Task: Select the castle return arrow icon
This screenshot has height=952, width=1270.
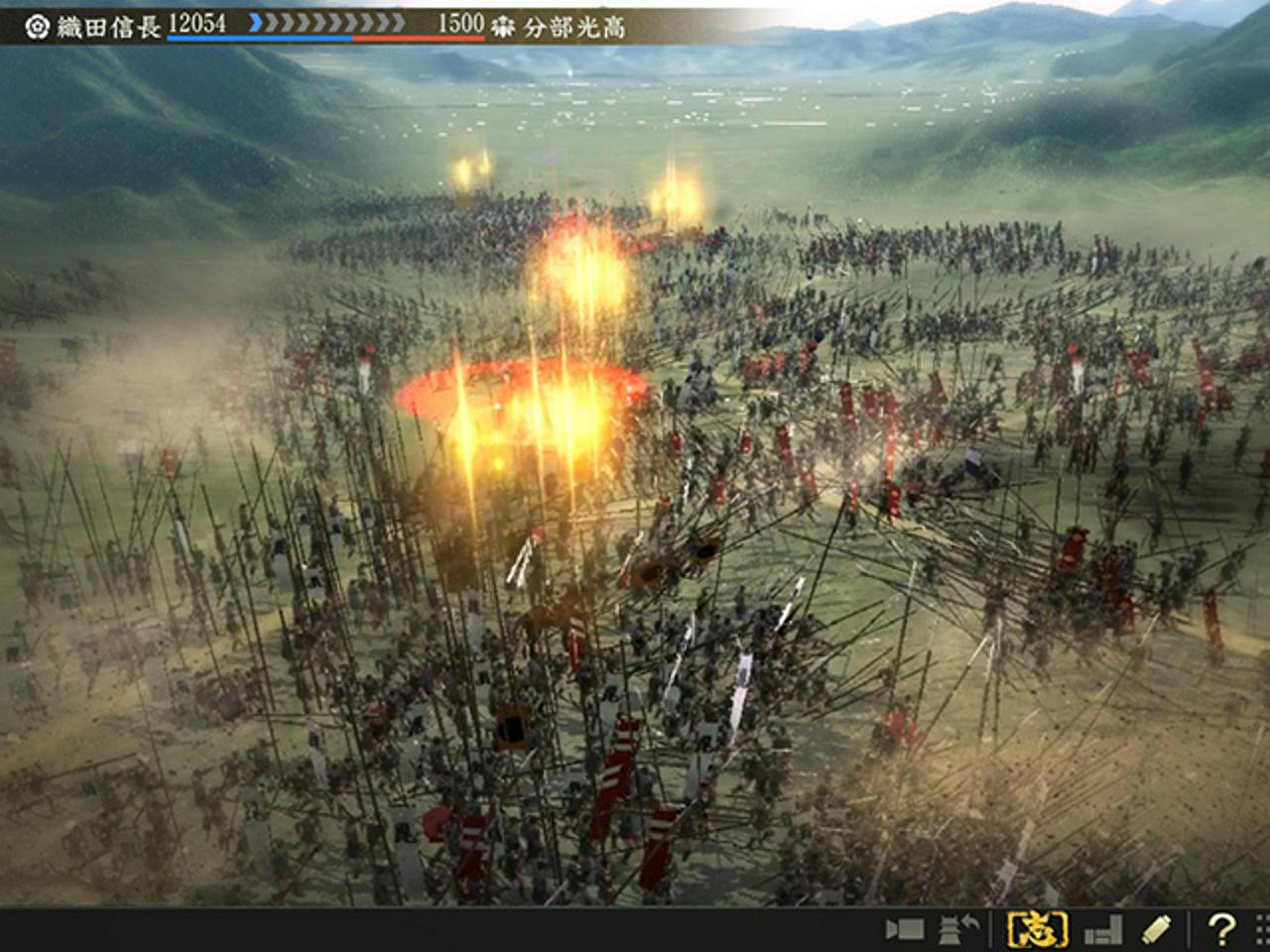Action: (x=959, y=929)
